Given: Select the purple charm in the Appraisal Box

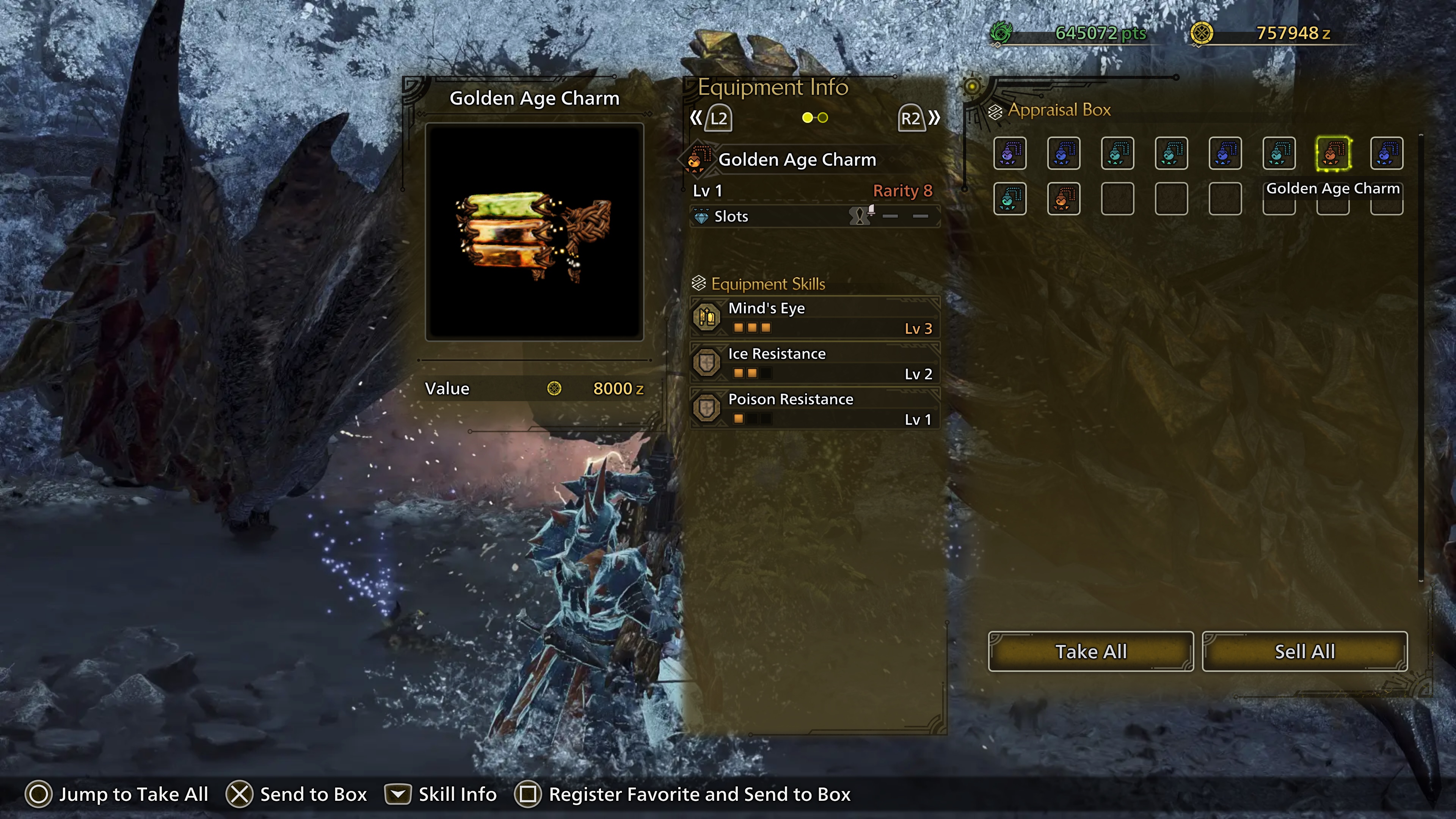Looking at the screenshot, I should 1009,153.
